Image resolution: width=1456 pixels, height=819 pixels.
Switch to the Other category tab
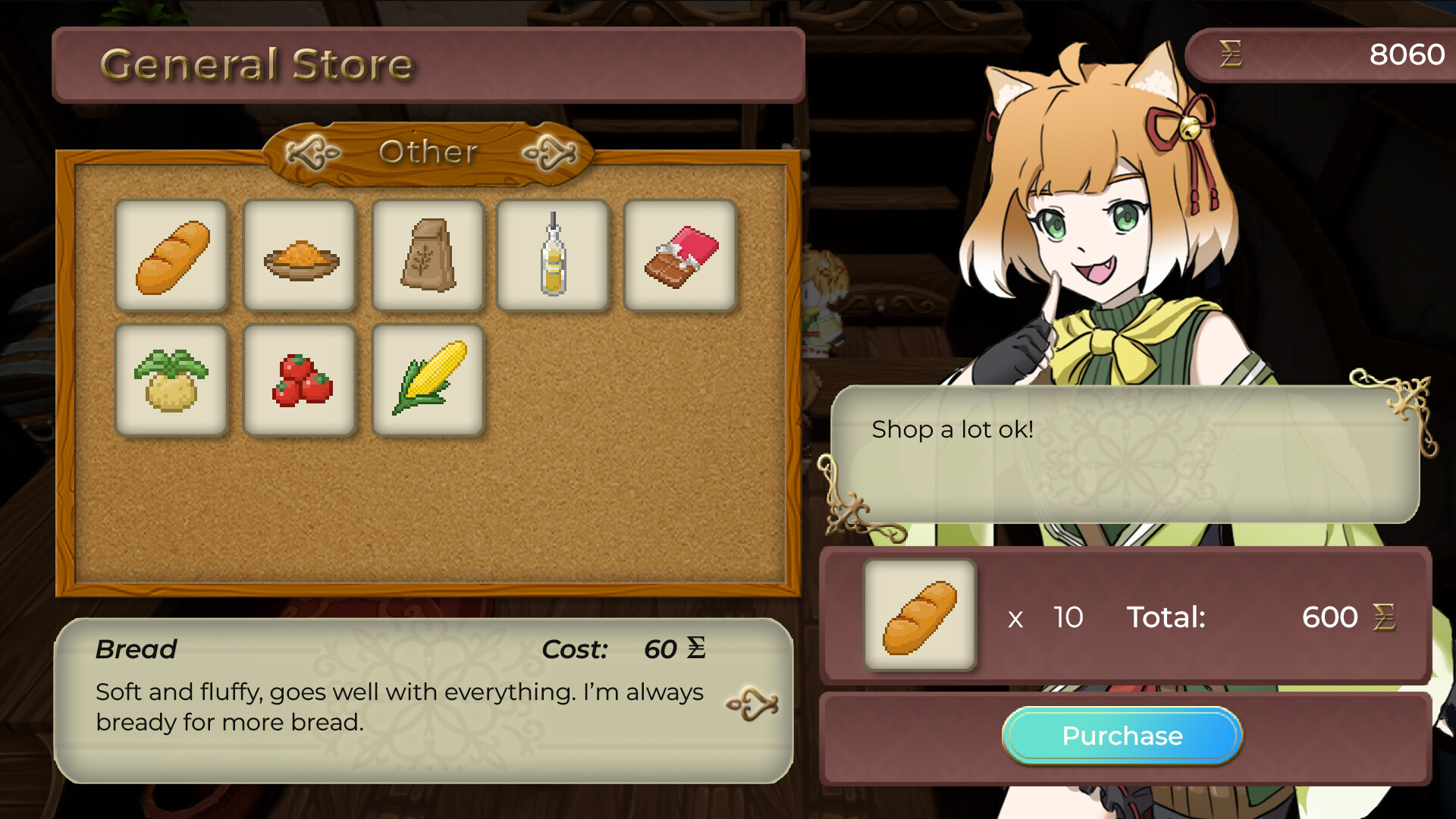tap(429, 152)
